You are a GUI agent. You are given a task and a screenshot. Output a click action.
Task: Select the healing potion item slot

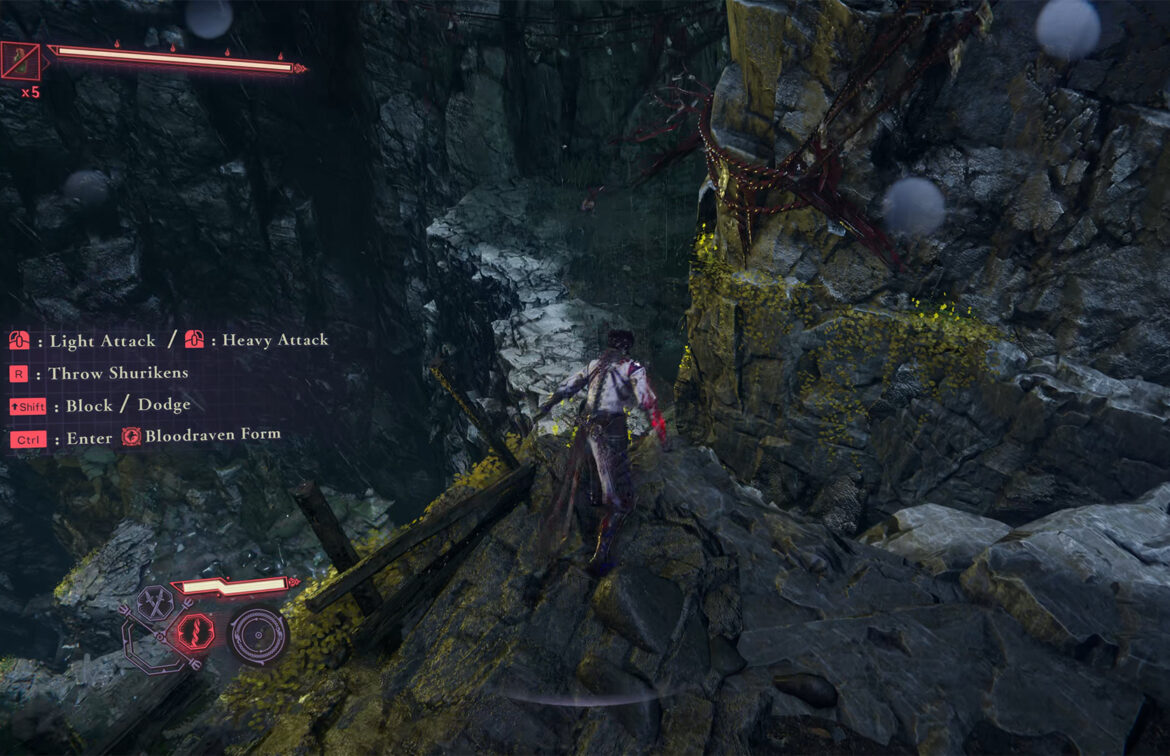point(21,60)
